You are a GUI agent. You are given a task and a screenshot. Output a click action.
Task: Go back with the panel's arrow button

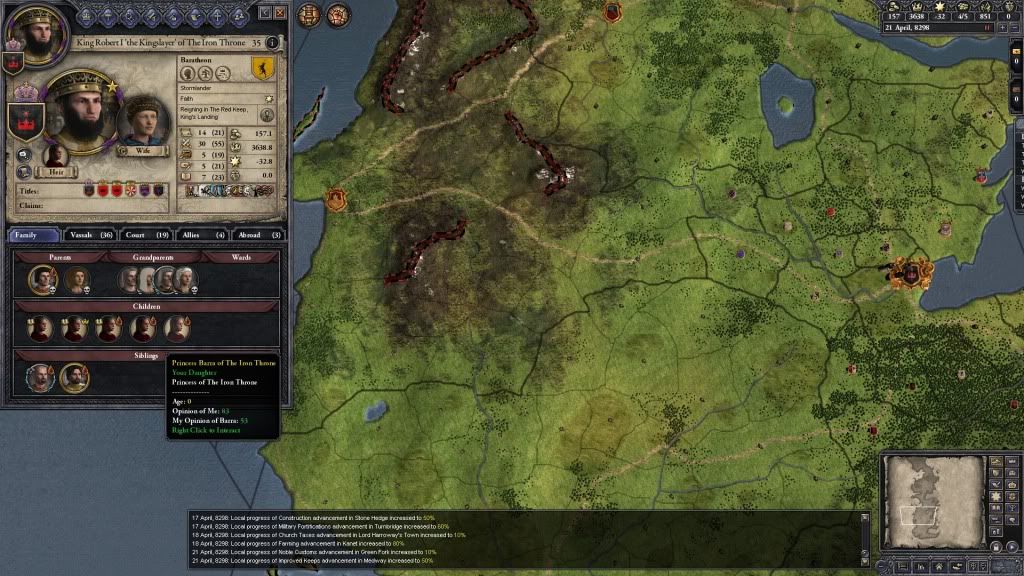pos(264,13)
